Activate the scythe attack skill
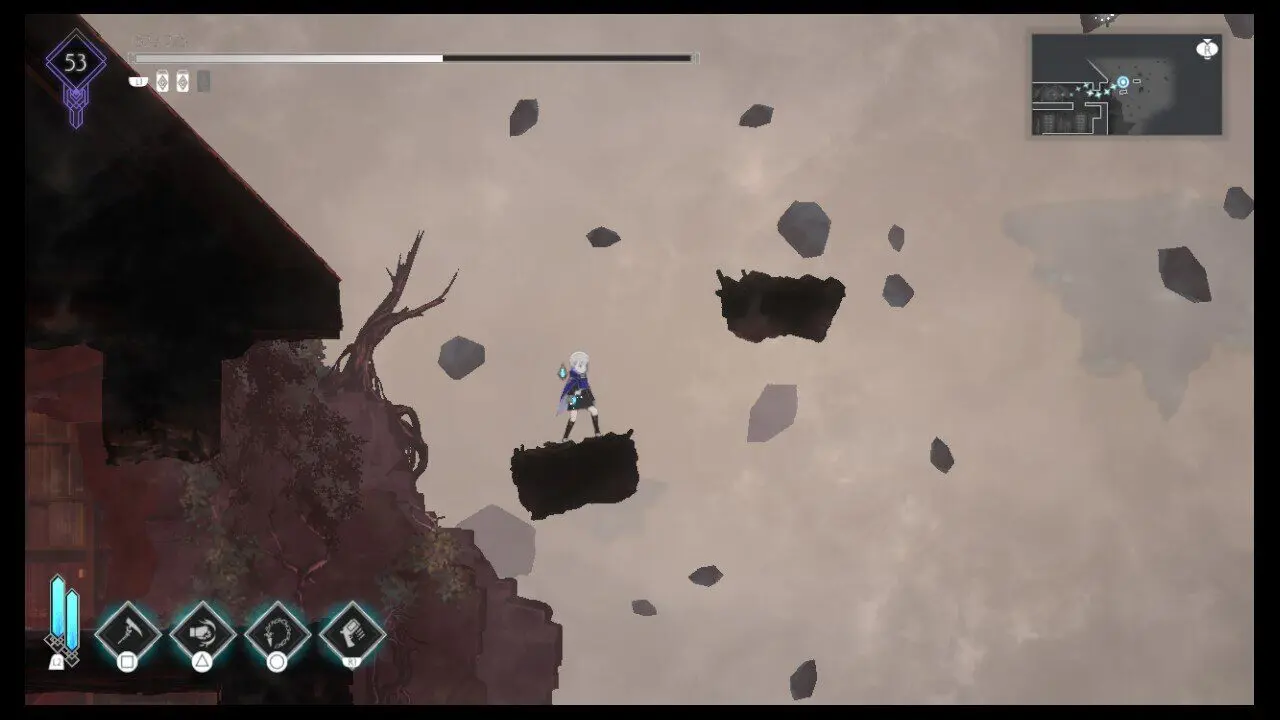This screenshot has height=720, width=1280. [x=128, y=633]
